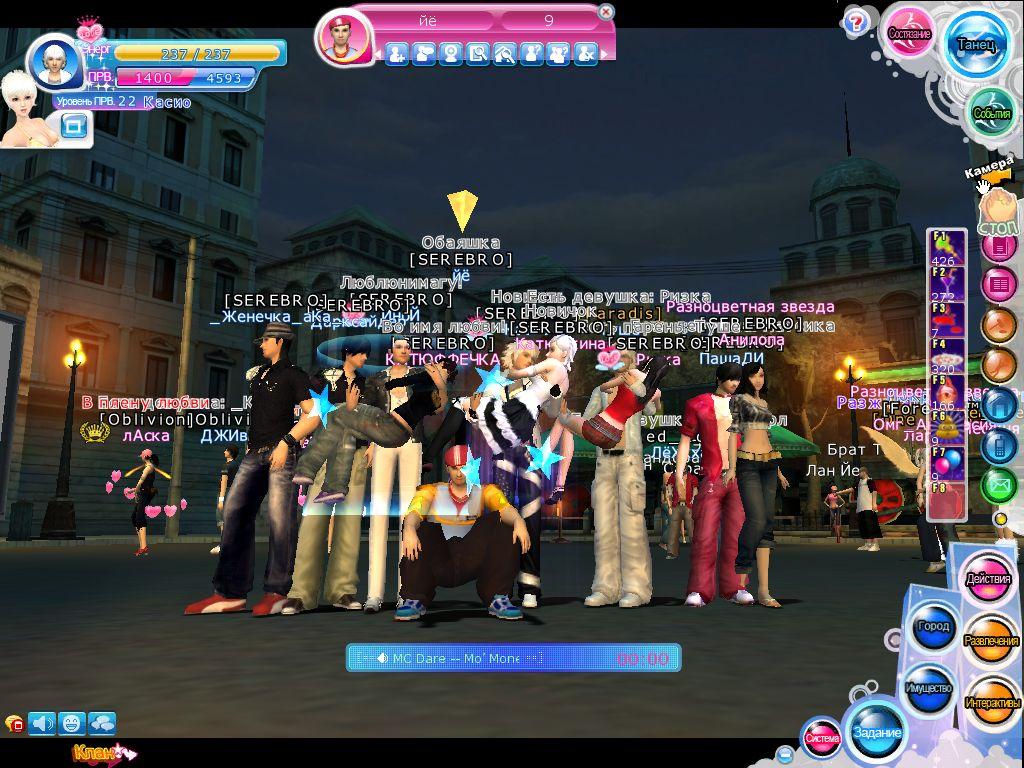This screenshot has height=768, width=1024.
Task: Open the Состязание competition menu
Action: 909,34
